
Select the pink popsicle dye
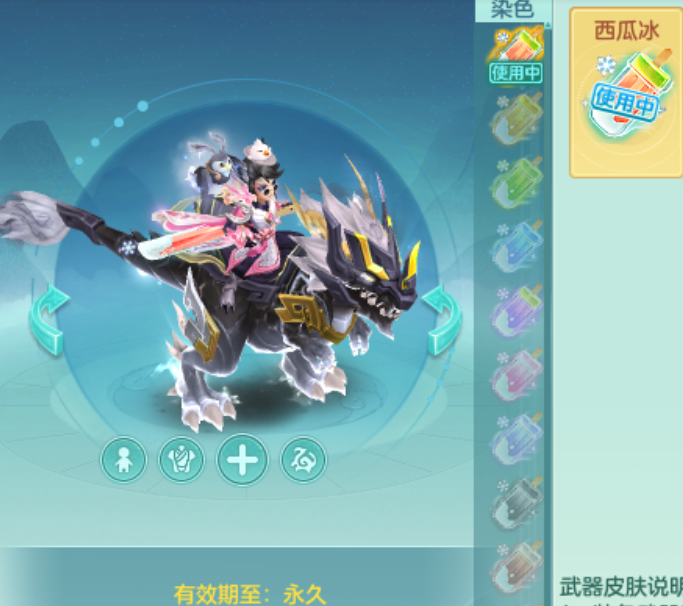click(516, 375)
